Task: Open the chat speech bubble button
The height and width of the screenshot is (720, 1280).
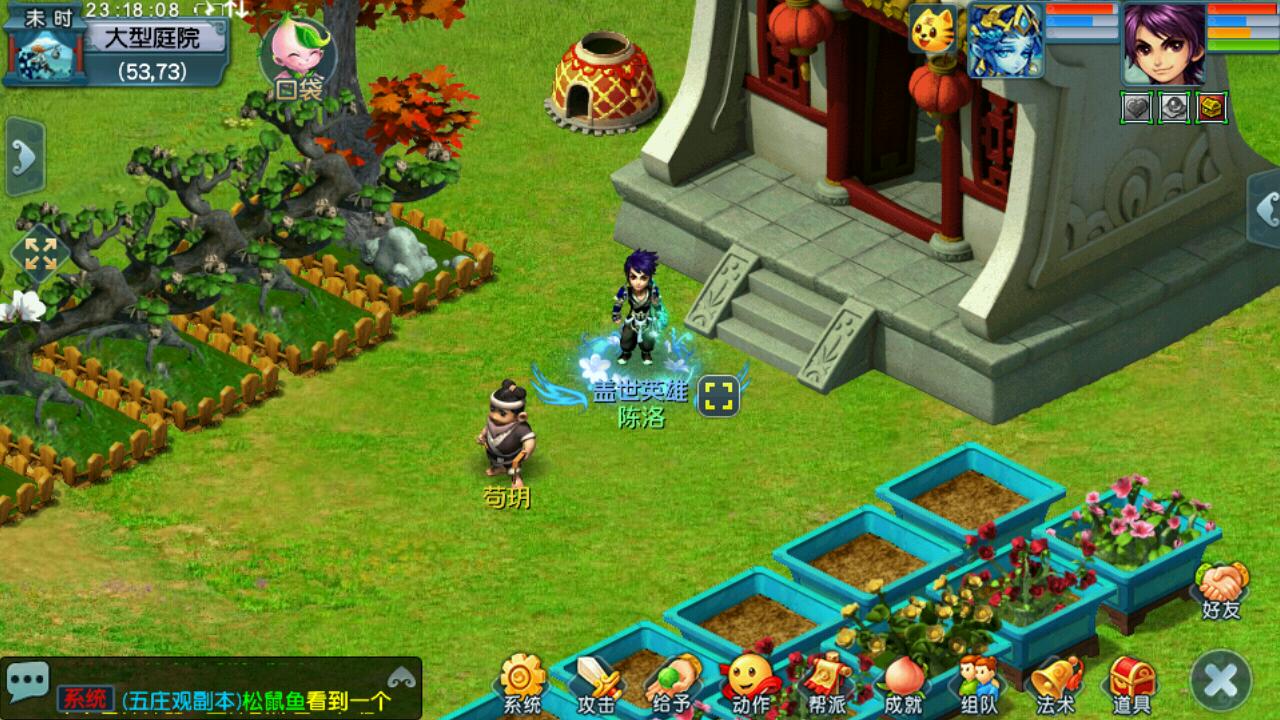Action: tap(28, 680)
